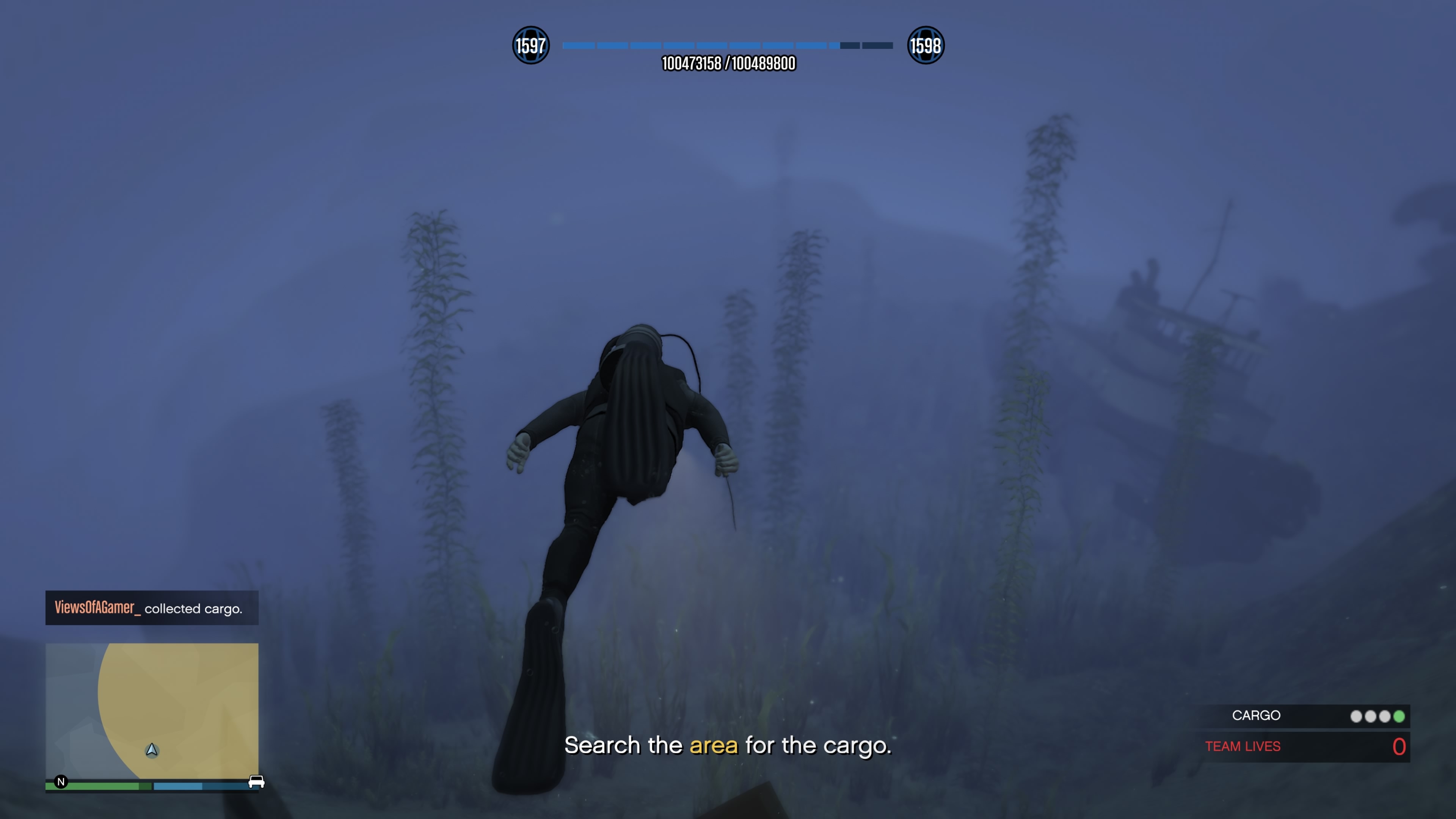Click the current rank 1597 badge

coord(530,45)
